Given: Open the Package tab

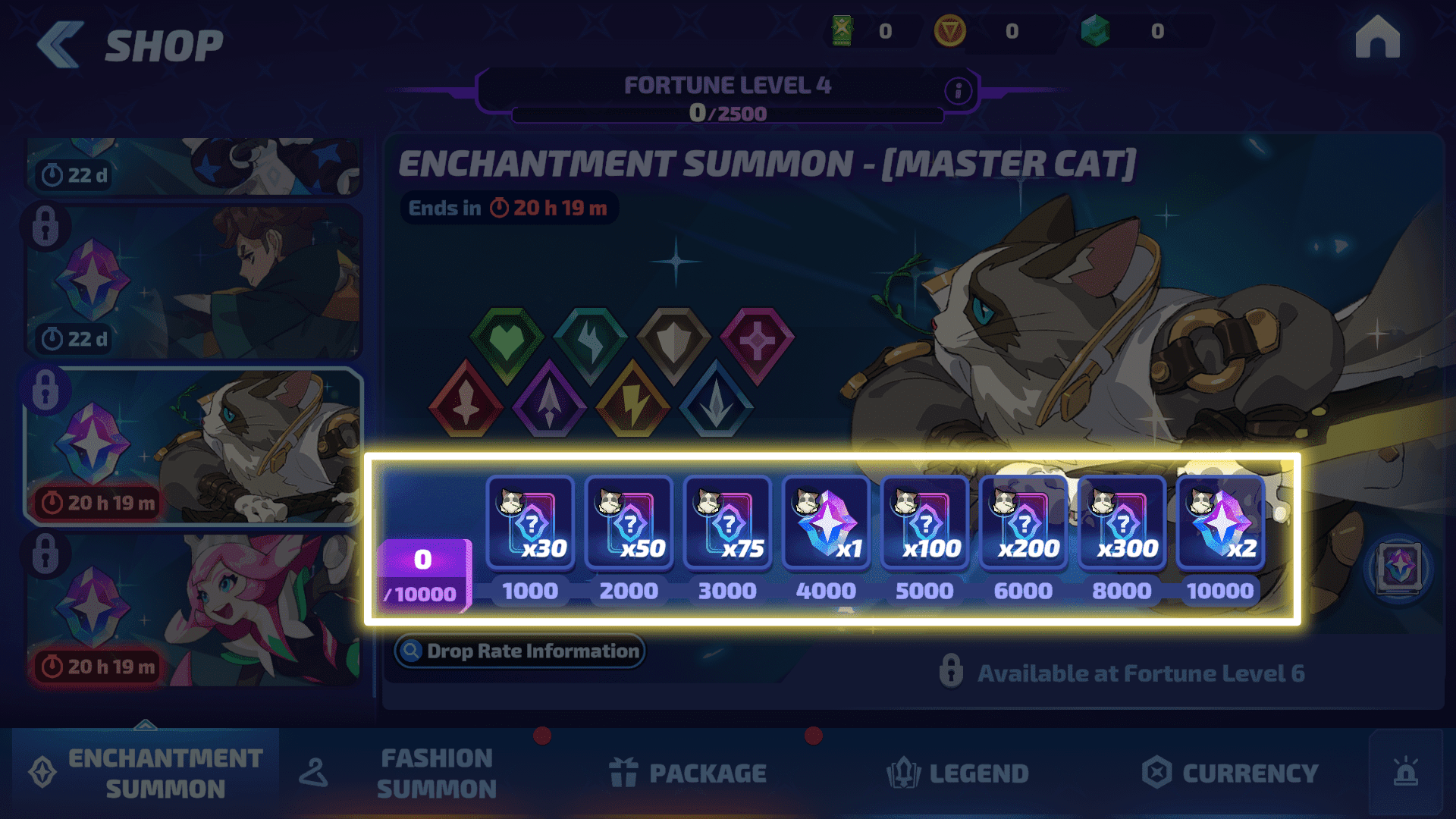Looking at the screenshot, I should pyautogui.click(x=688, y=773).
